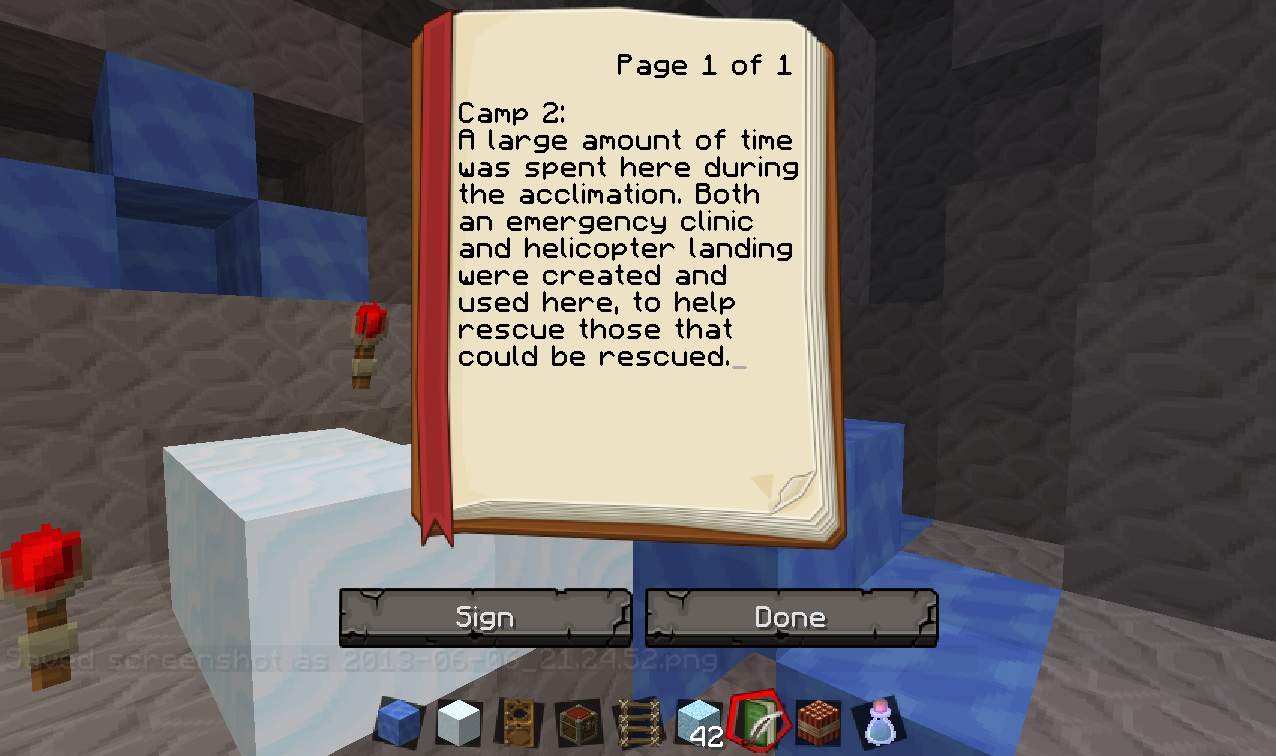Select the white snow block slot
This screenshot has height=756, width=1276.
pyautogui.click(x=459, y=721)
